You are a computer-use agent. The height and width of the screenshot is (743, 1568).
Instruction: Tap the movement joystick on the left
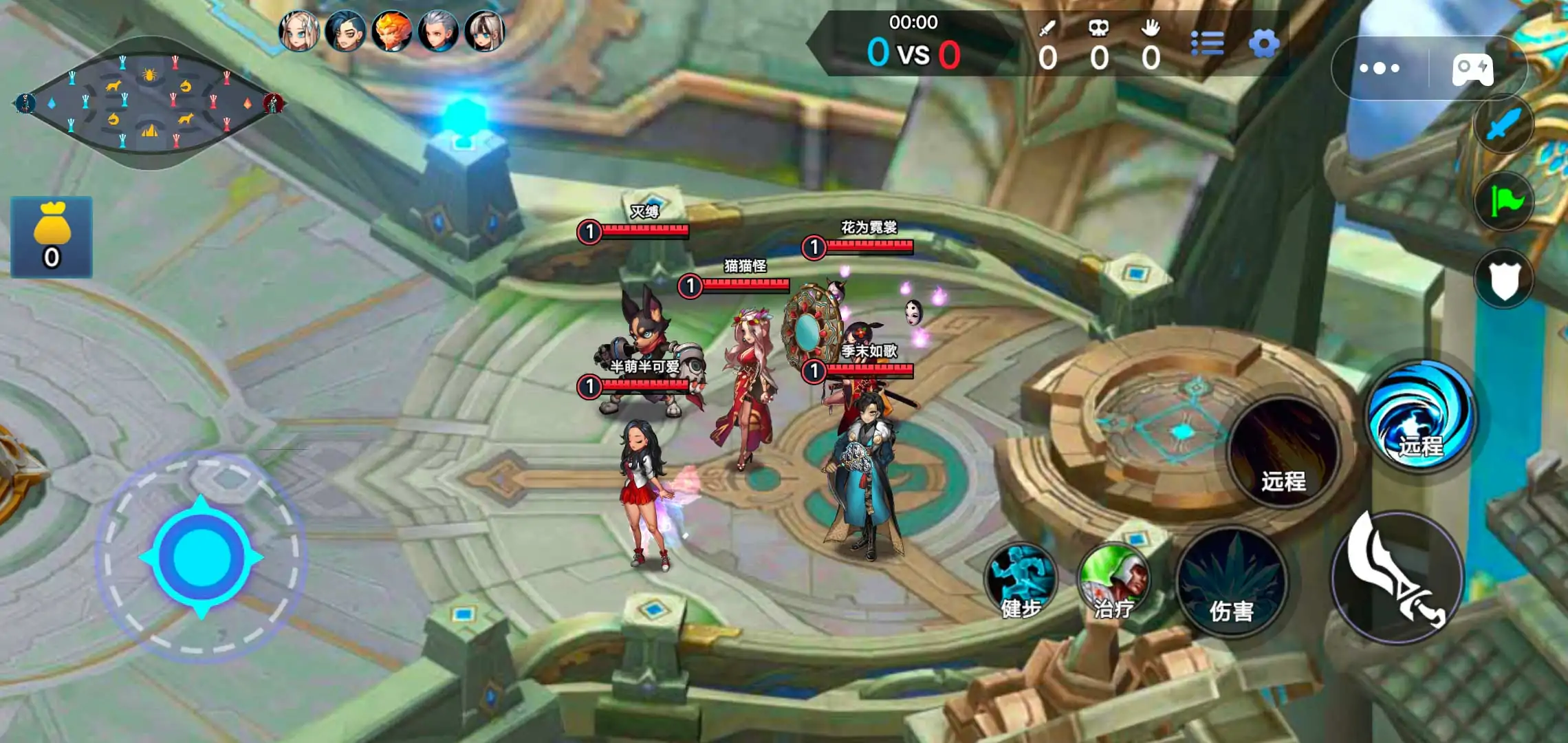coord(202,555)
